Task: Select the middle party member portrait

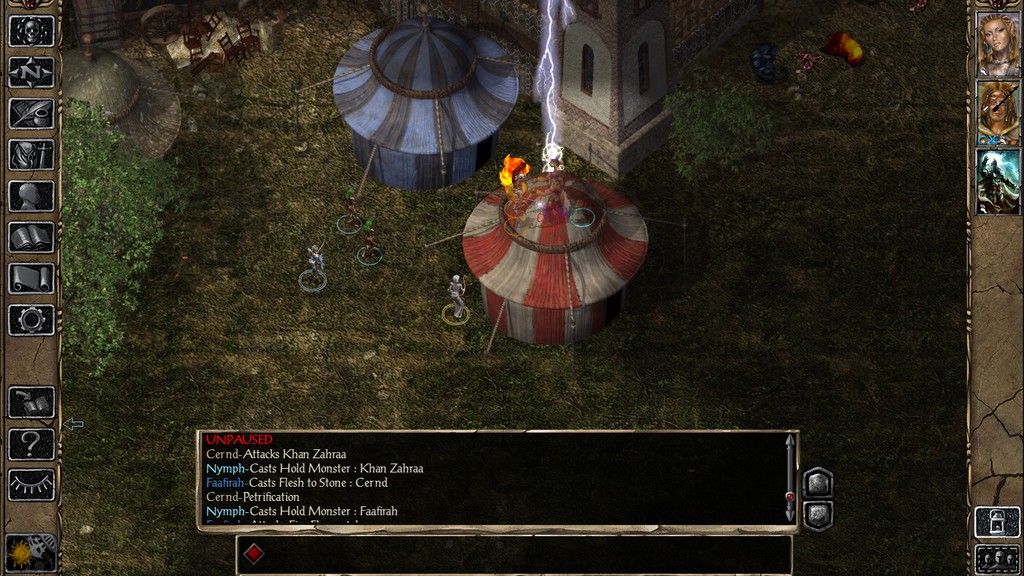Action: (998, 112)
